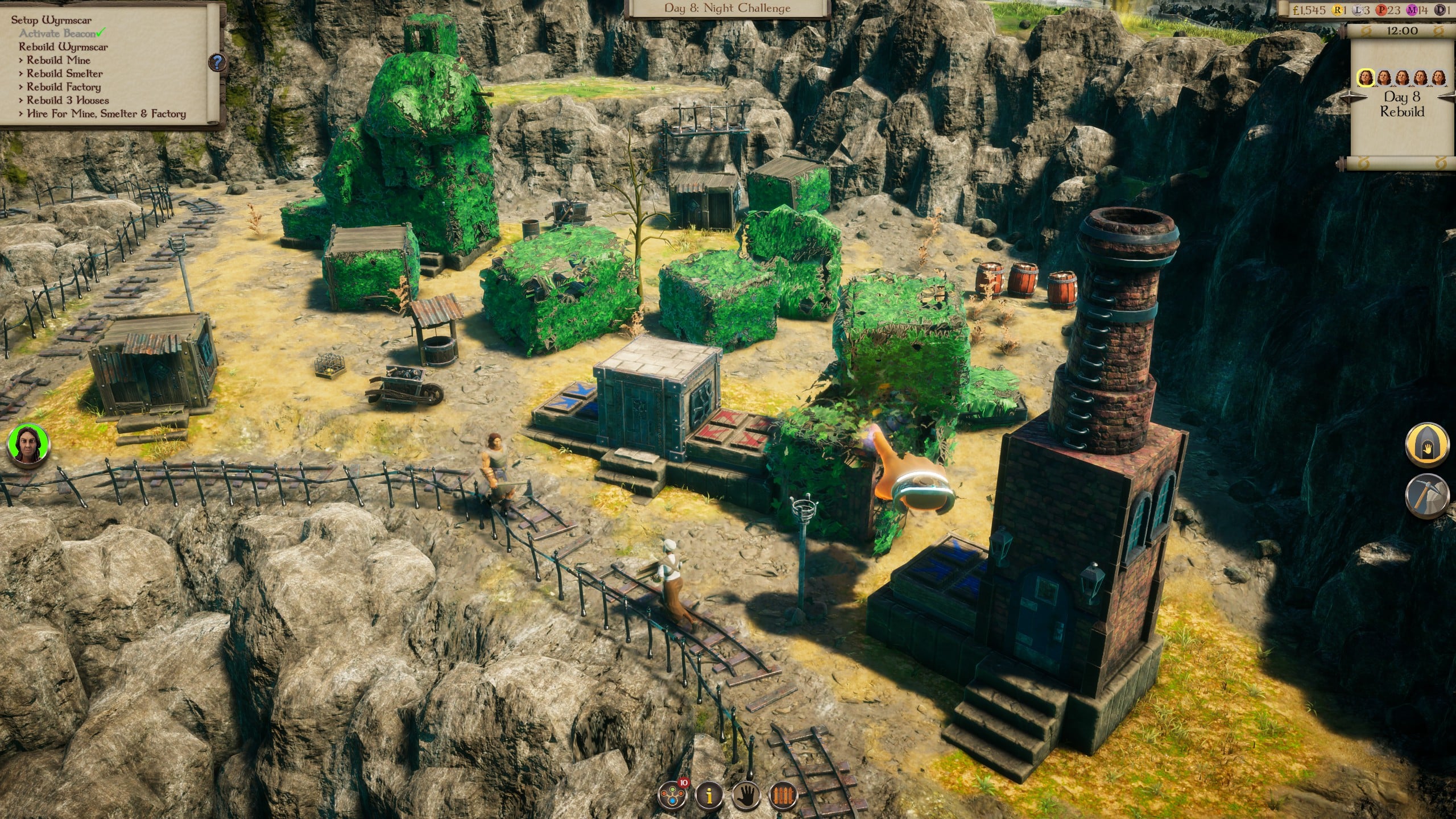Screen dimensions: 1456x819
Task: Select the black hand tool
Action: click(x=746, y=795)
